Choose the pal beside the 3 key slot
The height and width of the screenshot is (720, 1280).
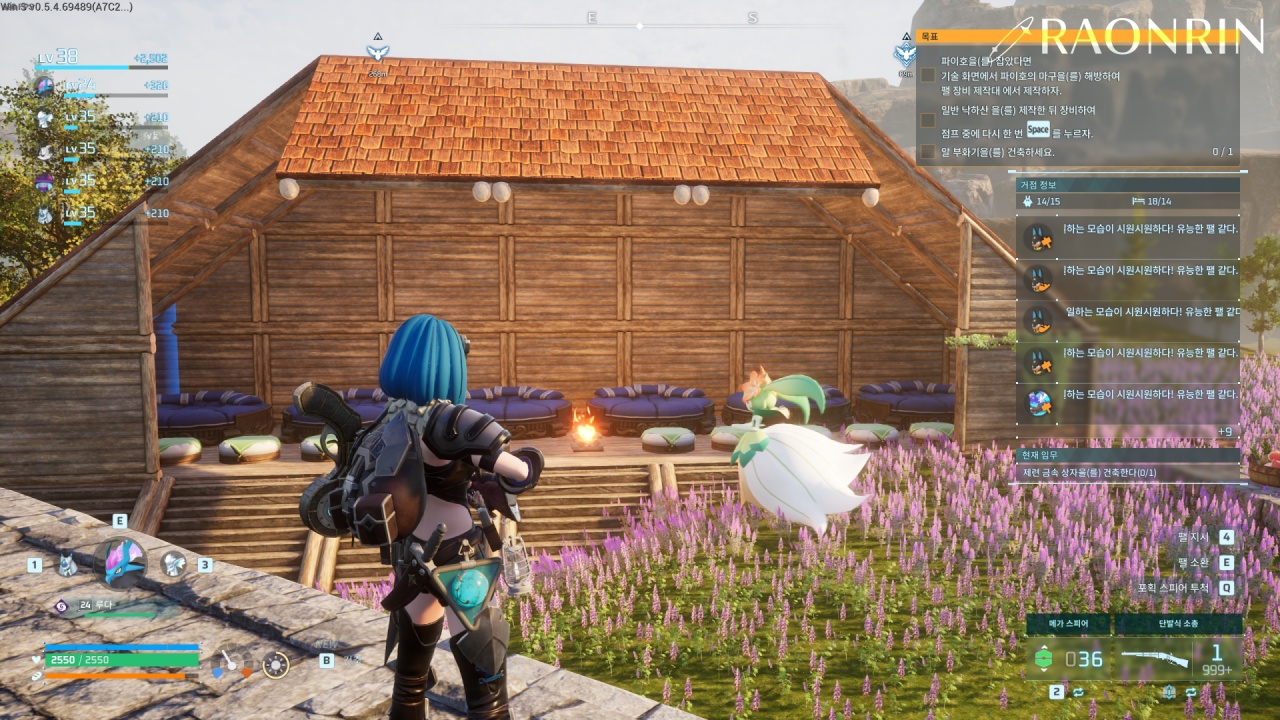tap(174, 564)
